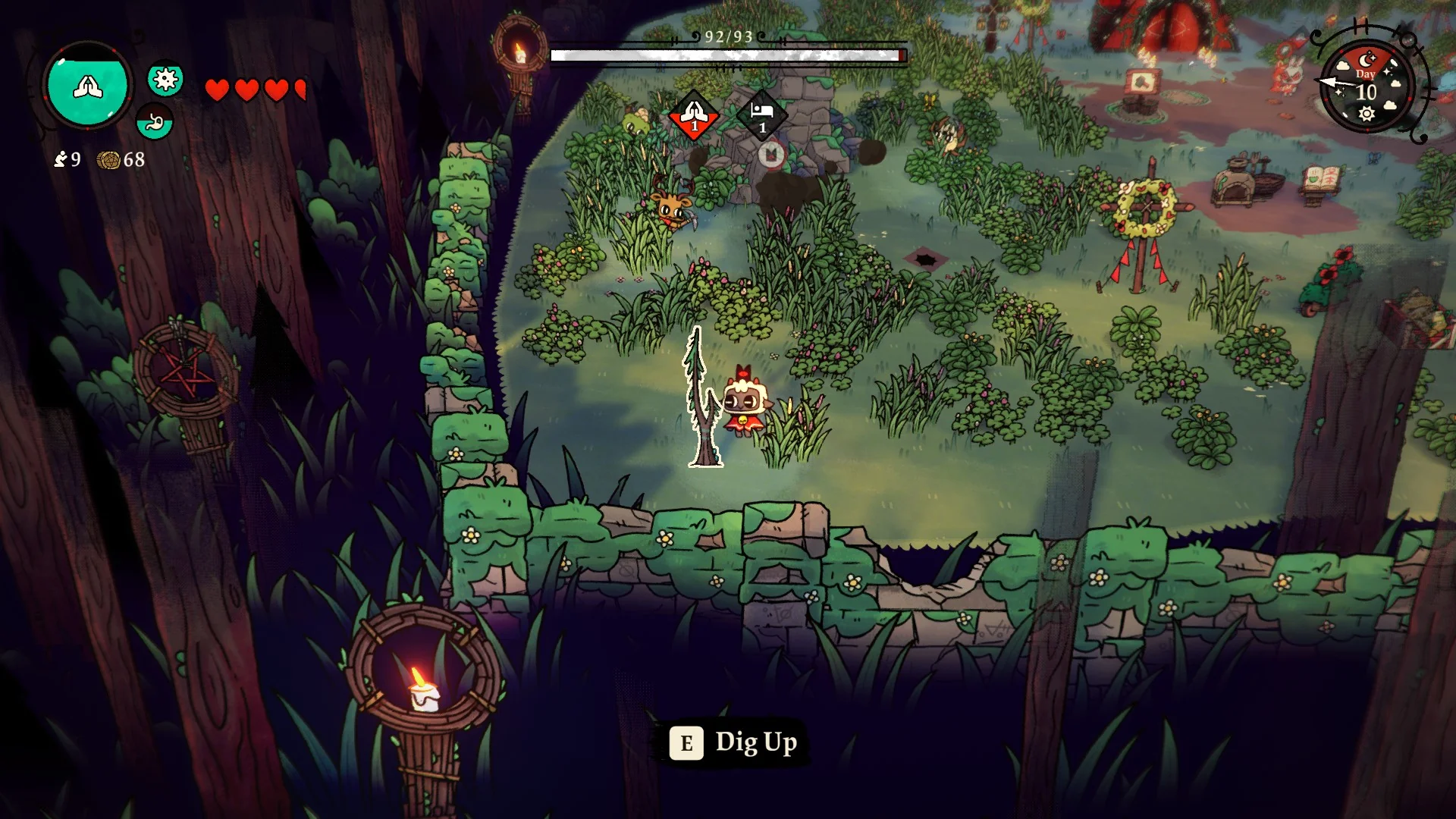1456x819 pixels.
Task: Select the teal gear status icon
Action: point(165,79)
